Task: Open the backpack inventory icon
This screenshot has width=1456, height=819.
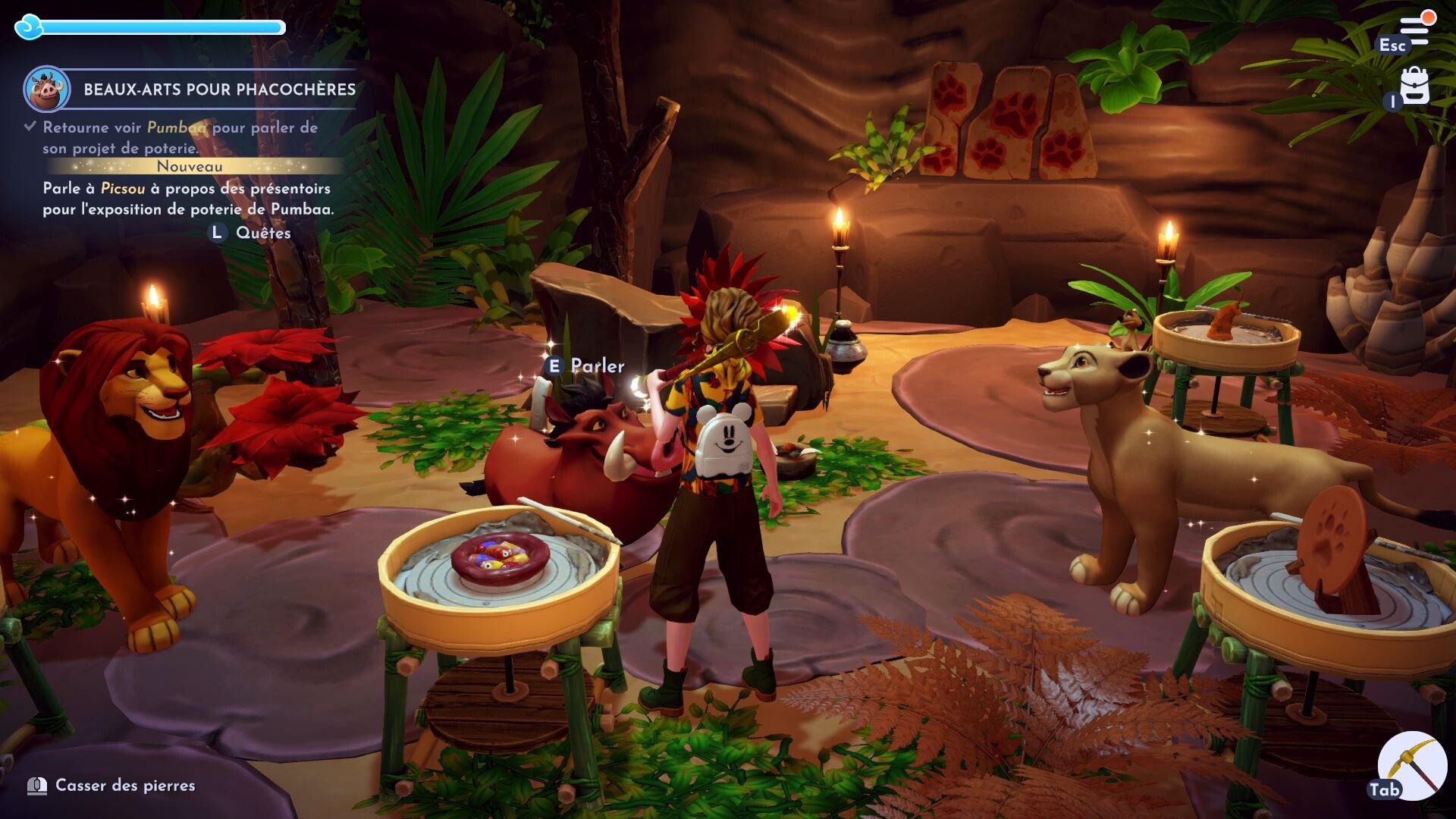Action: pos(1414,86)
